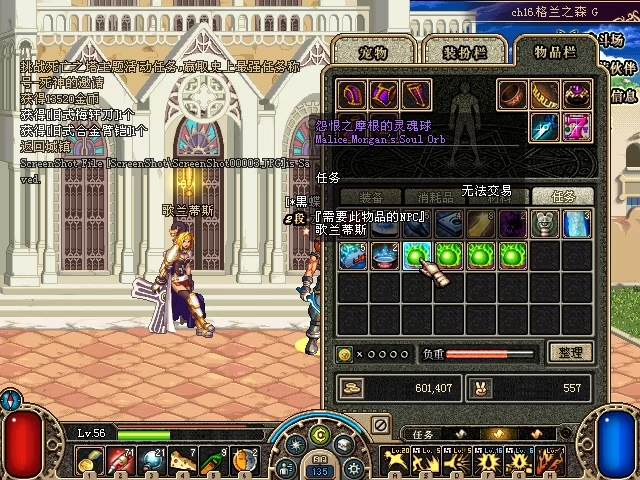Click the gear icon in the center HUD
This screenshot has height=480, width=640.
(351, 468)
